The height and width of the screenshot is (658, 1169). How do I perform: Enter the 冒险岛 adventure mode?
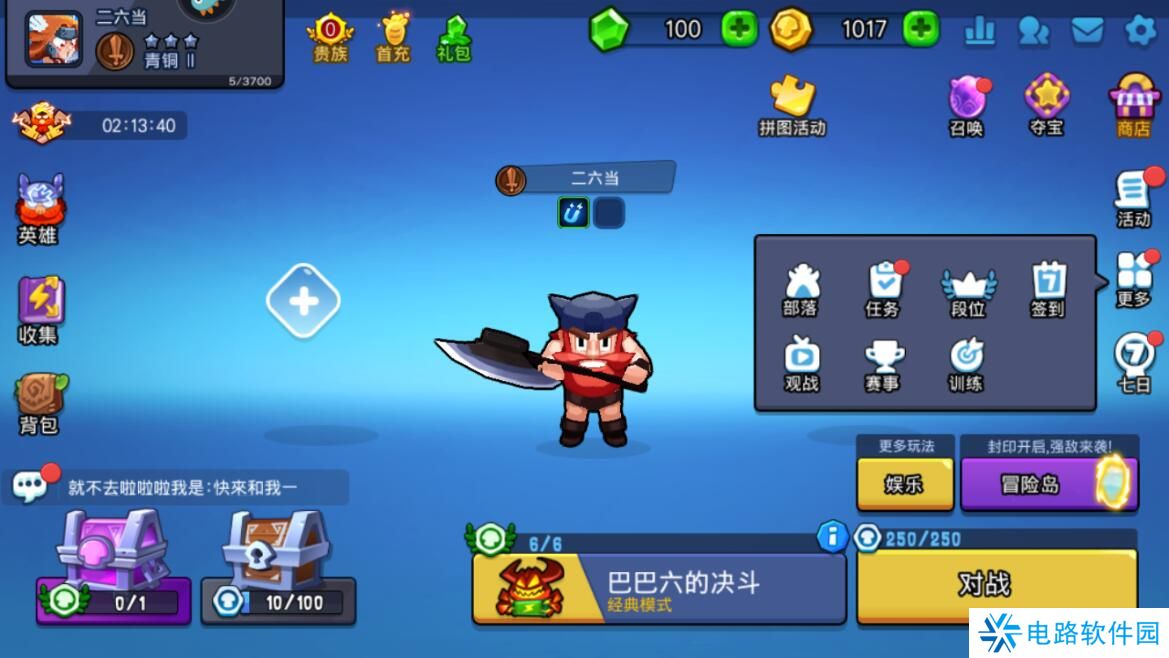[1048, 484]
